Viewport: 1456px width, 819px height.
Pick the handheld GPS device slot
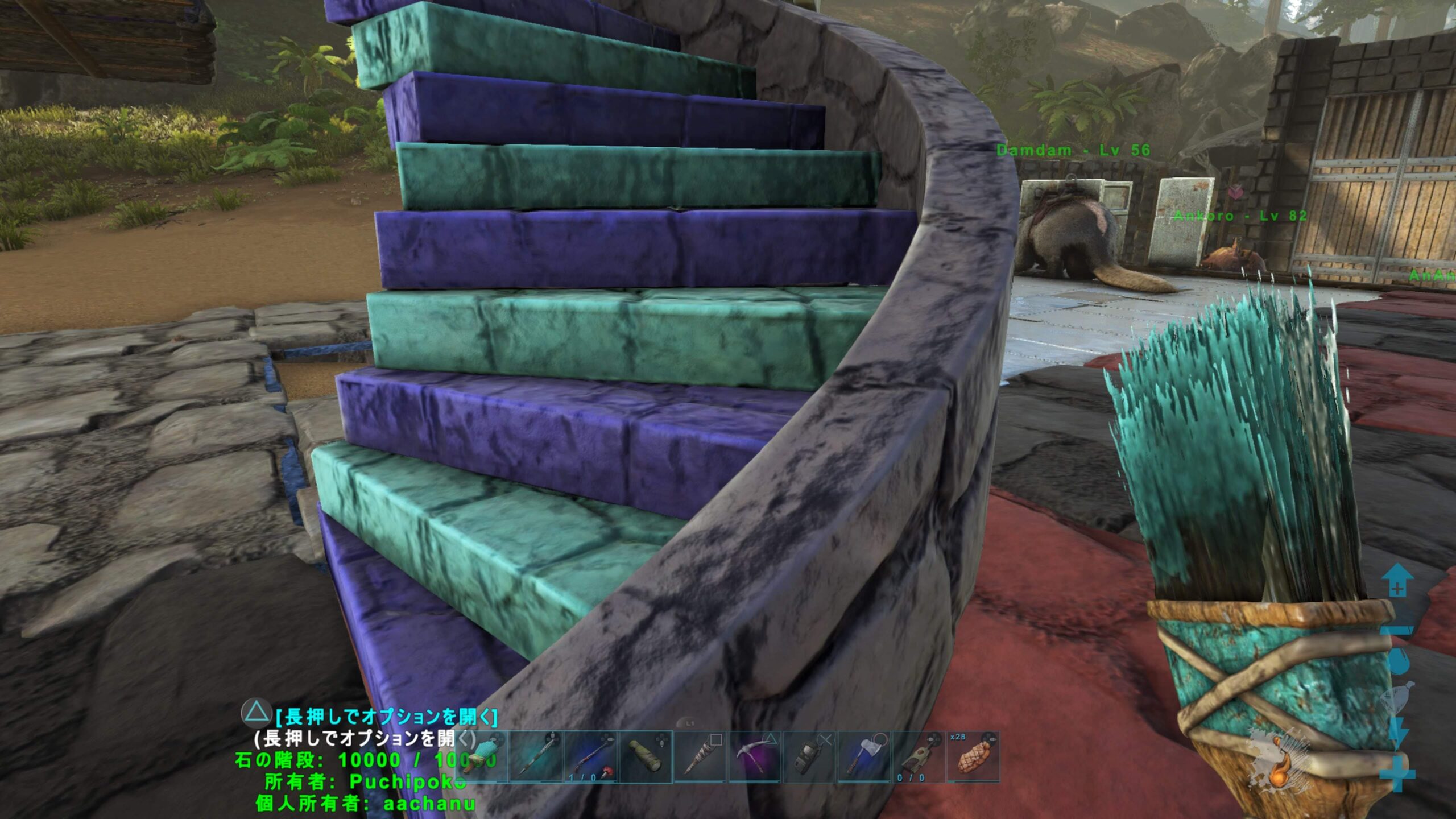point(809,757)
